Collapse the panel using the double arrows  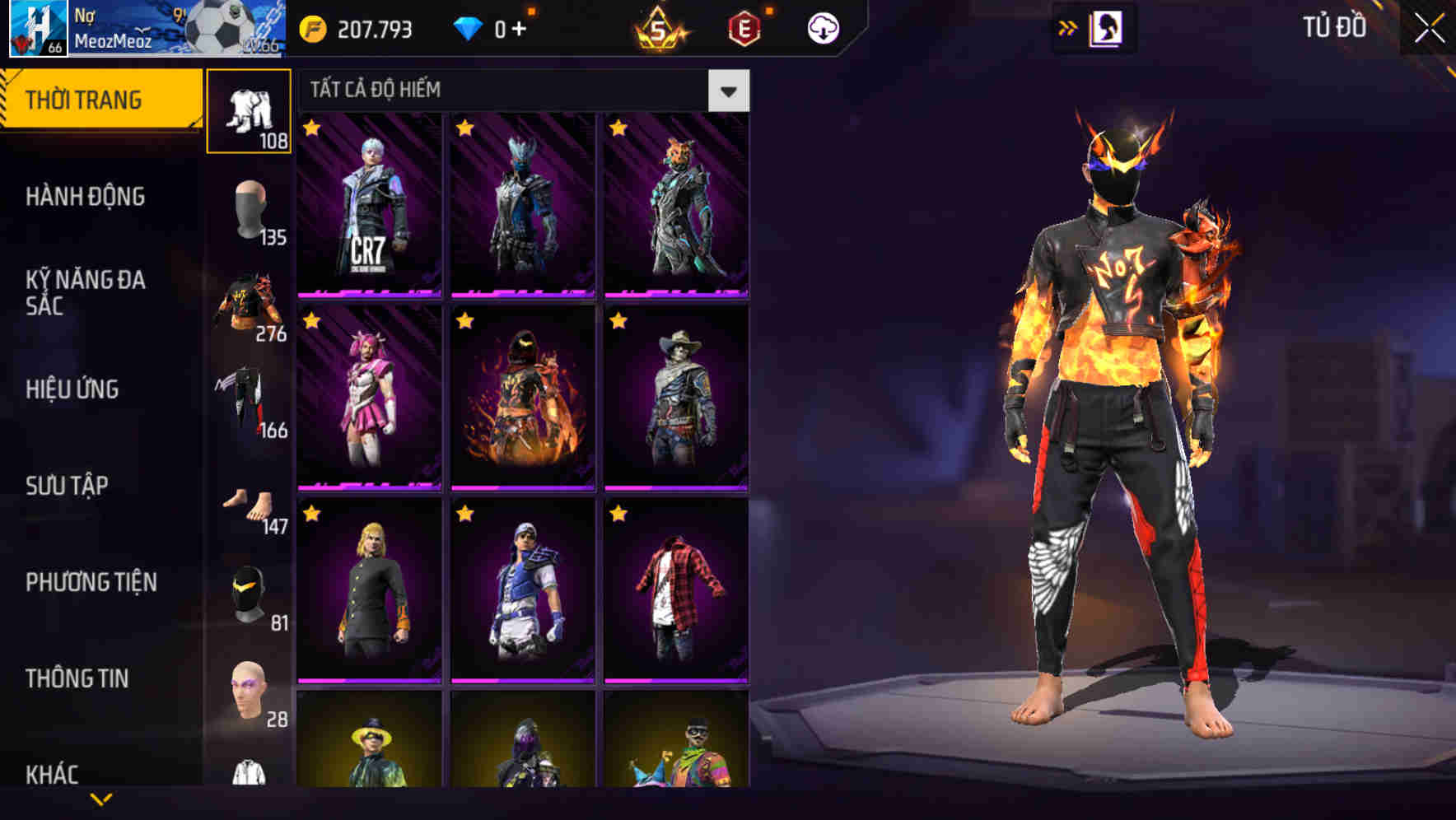[x=1068, y=27]
